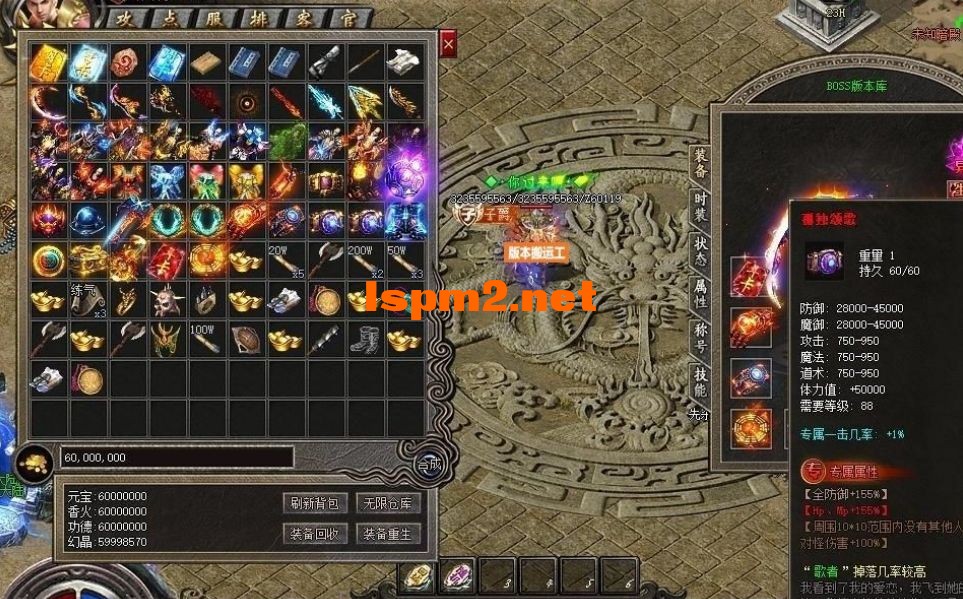Select the glowing purple orb item in bag
This screenshot has height=599, width=963.
[x=405, y=175]
